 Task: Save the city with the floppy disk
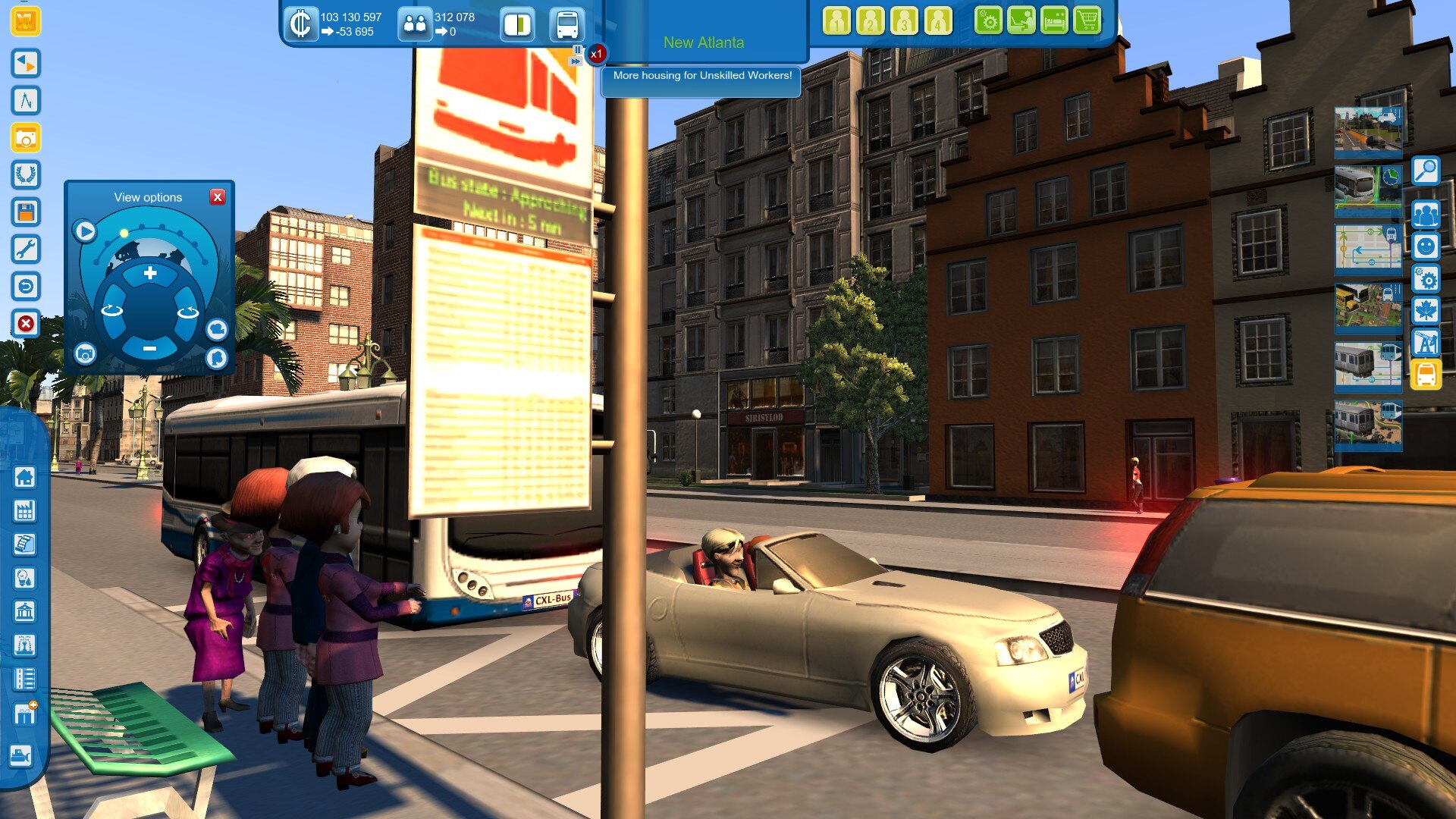click(x=25, y=212)
